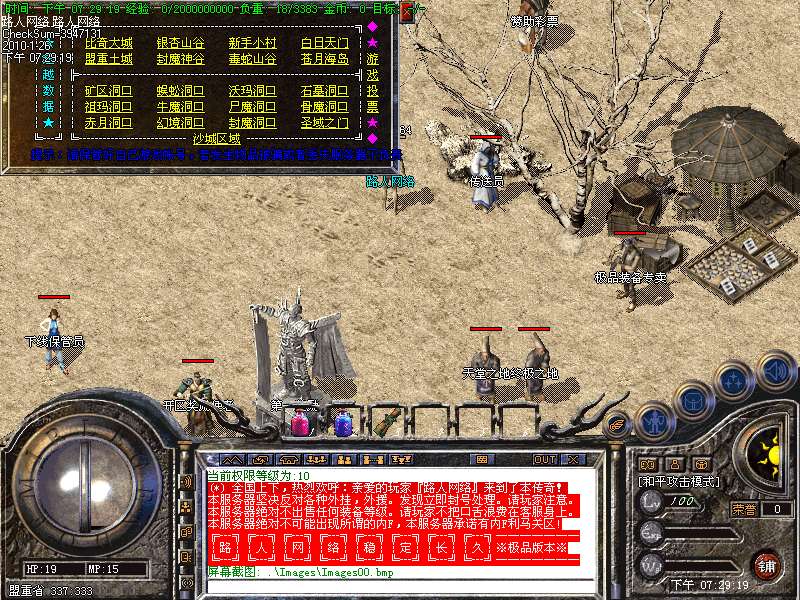Viewport: 800px width, 600px height.
Task: Choose the 赤月洞口 link
Action: tap(108, 123)
